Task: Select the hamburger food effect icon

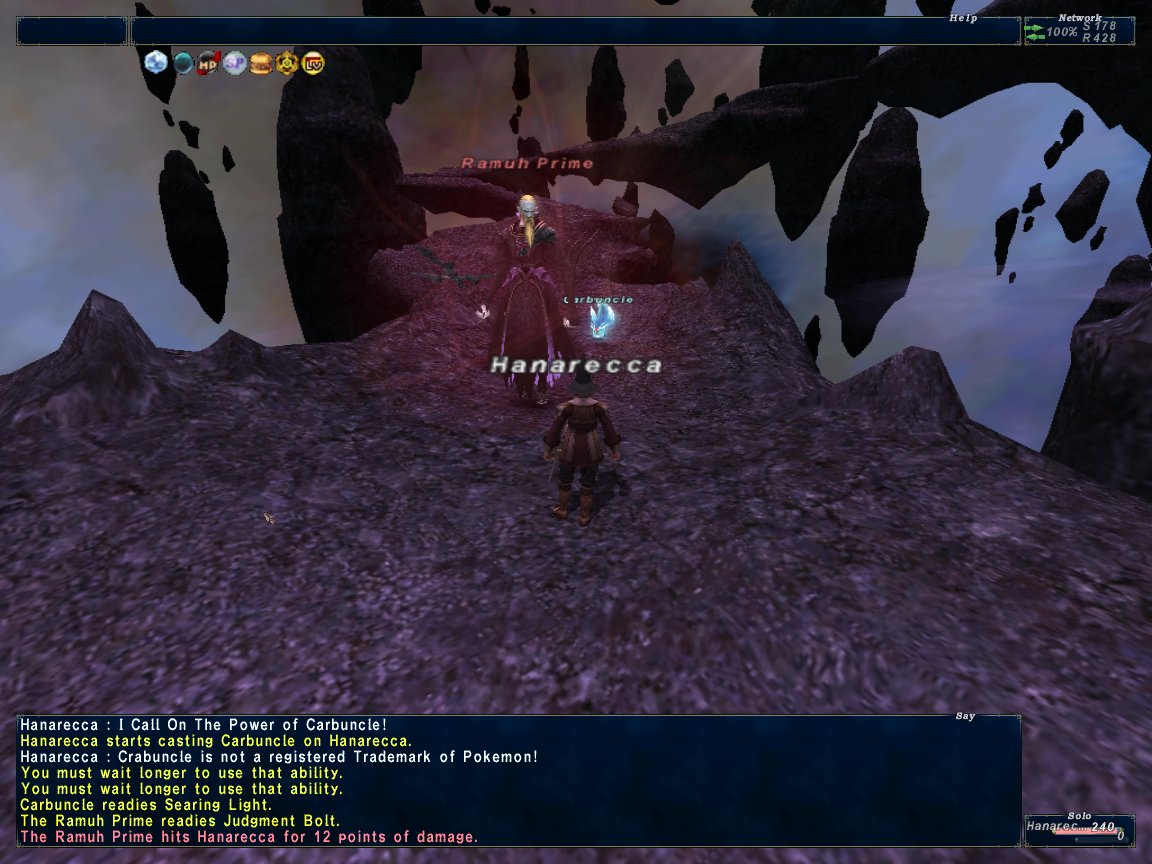Action: tap(261, 63)
